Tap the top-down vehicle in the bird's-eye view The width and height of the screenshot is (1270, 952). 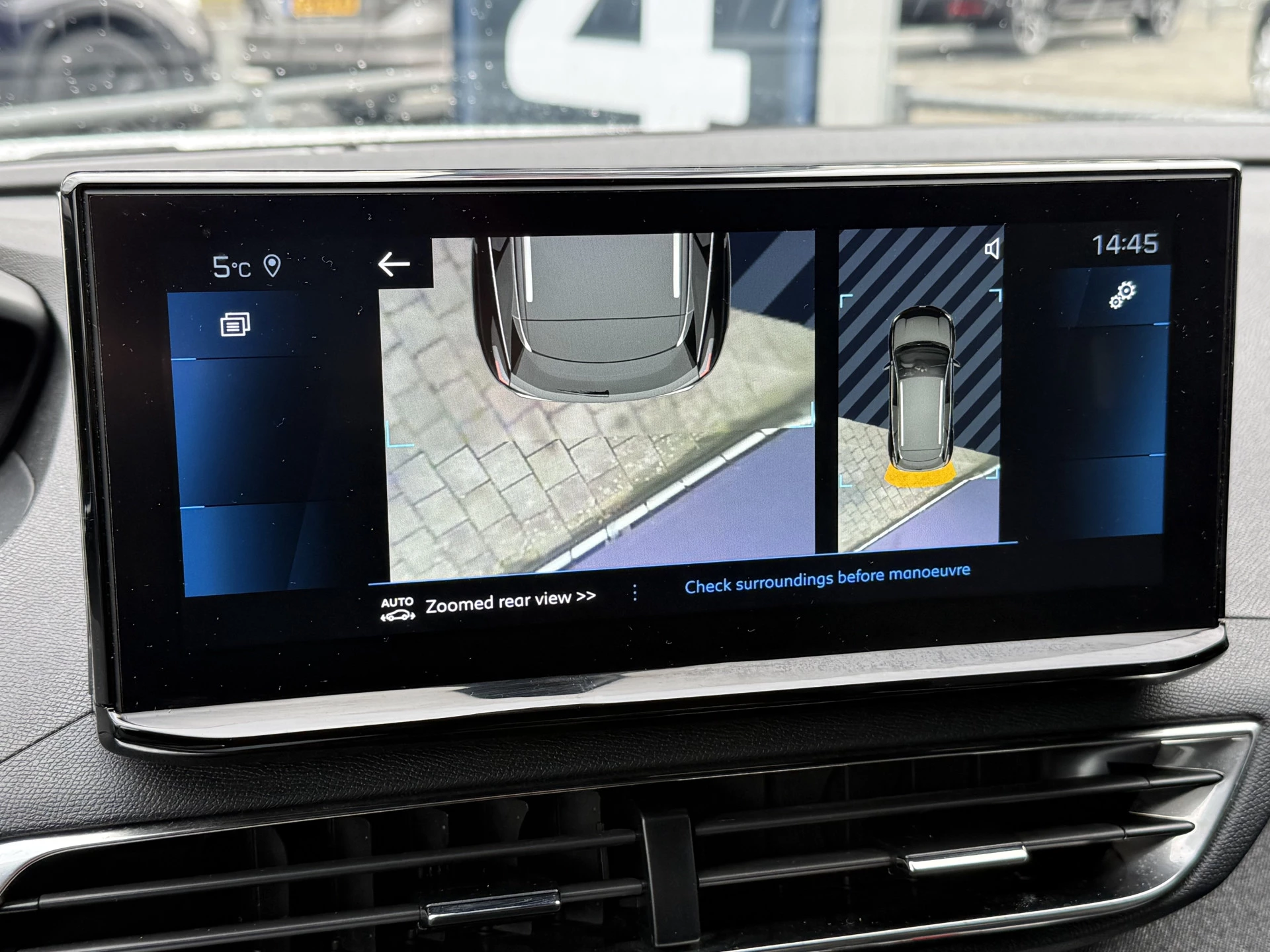923,390
